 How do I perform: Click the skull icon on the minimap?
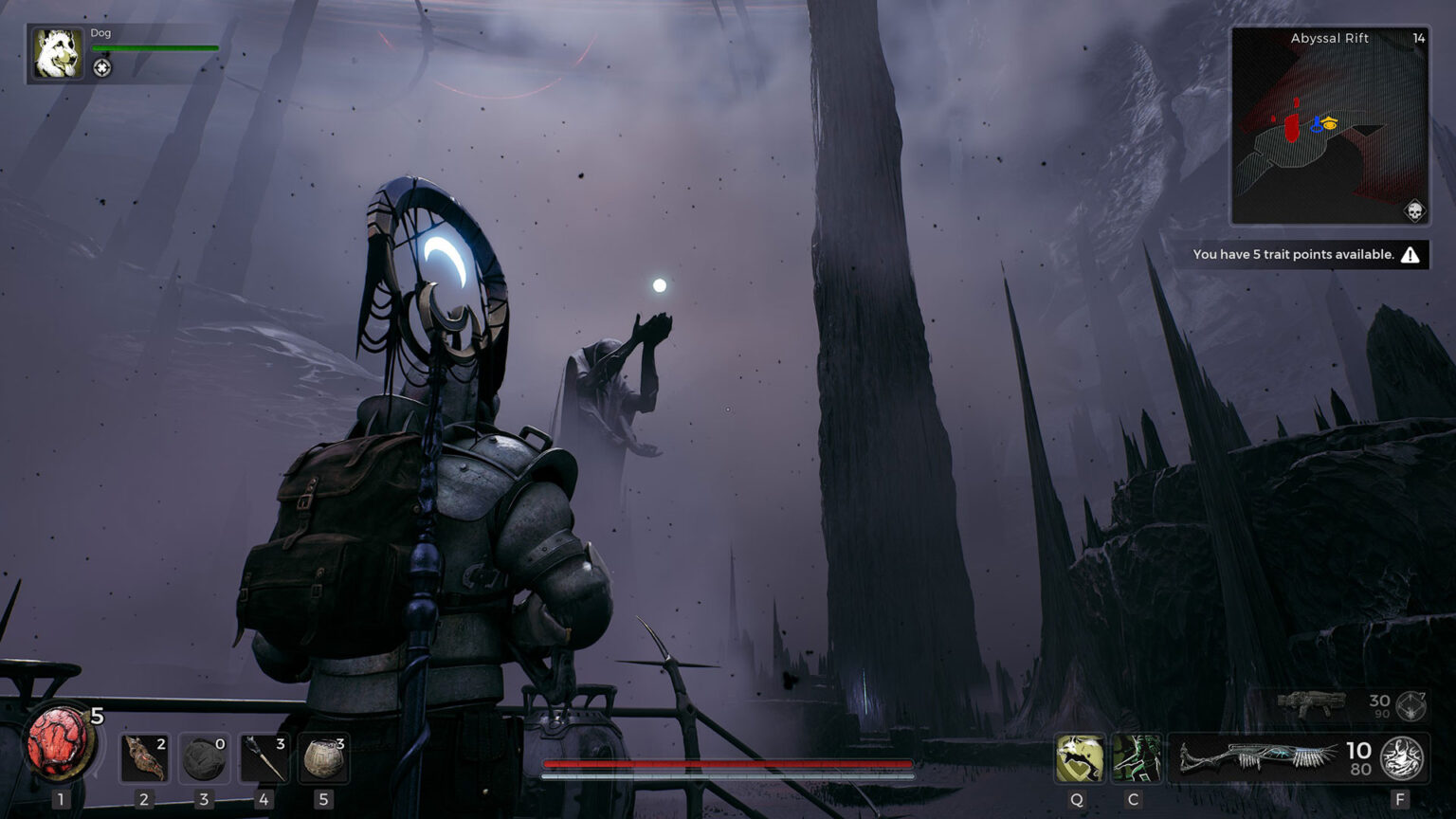pyautogui.click(x=1413, y=210)
